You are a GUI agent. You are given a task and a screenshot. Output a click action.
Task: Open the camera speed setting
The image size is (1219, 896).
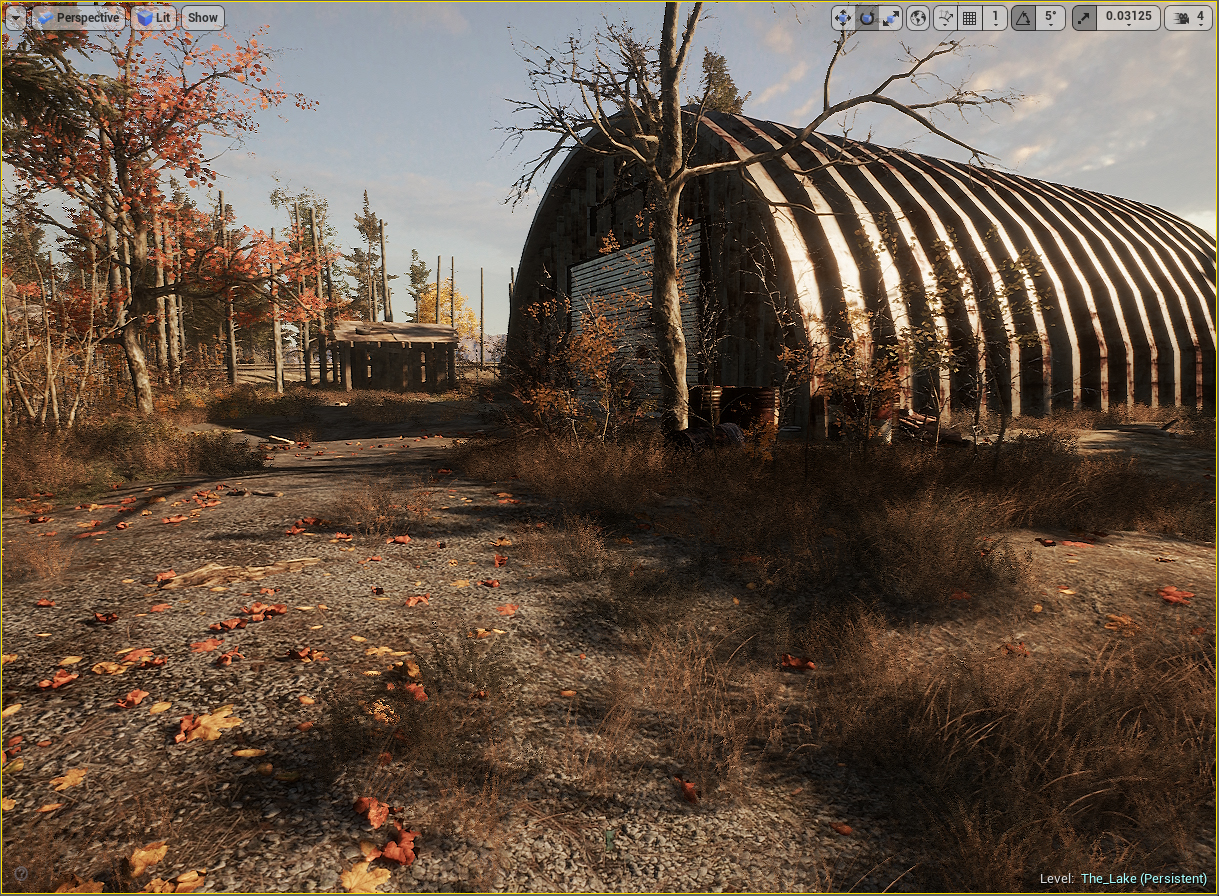[1188, 17]
